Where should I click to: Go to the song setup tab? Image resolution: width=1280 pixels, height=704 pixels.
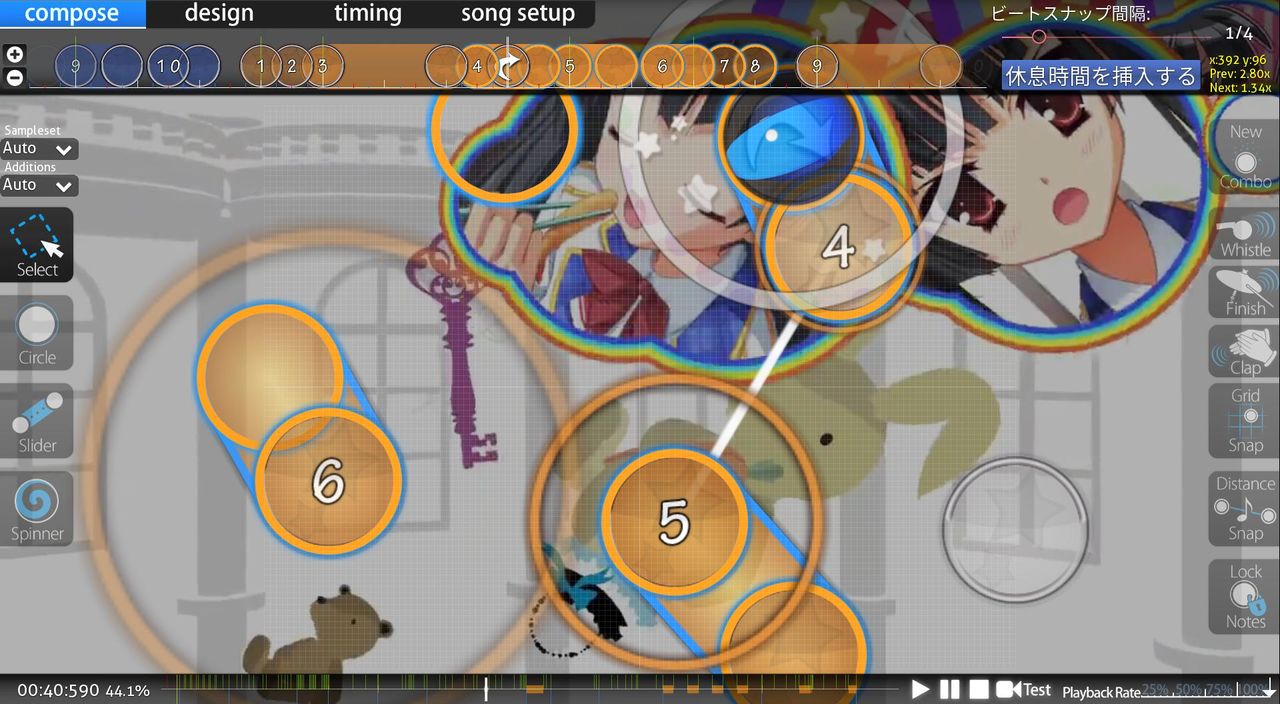click(517, 14)
